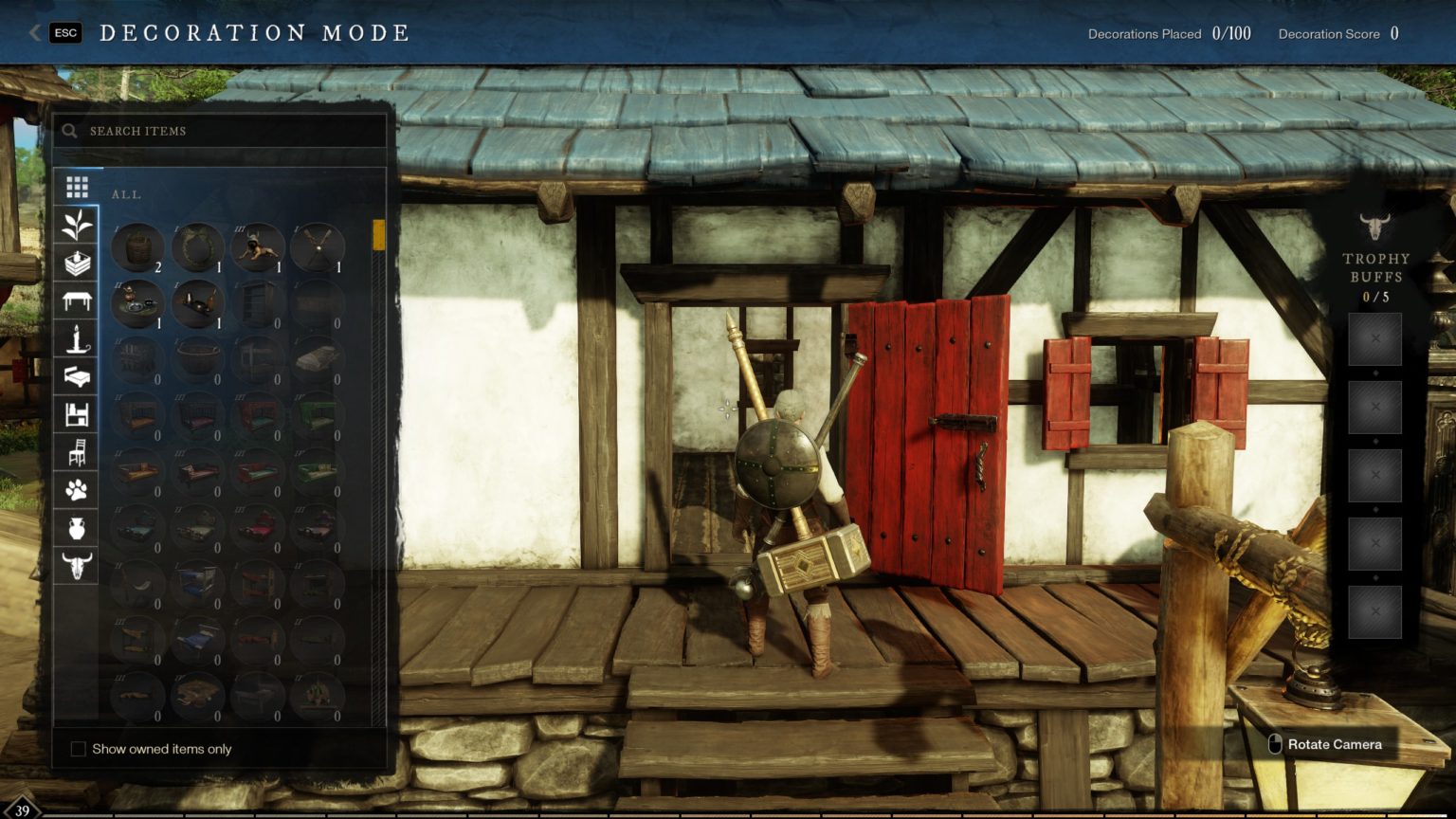This screenshot has height=819, width=1456.
Task: Select the chair category tab
Action: point(77,452)
